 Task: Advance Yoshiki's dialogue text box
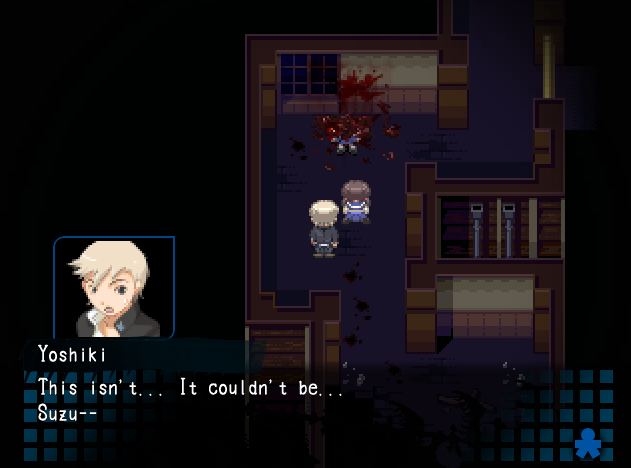300,400
